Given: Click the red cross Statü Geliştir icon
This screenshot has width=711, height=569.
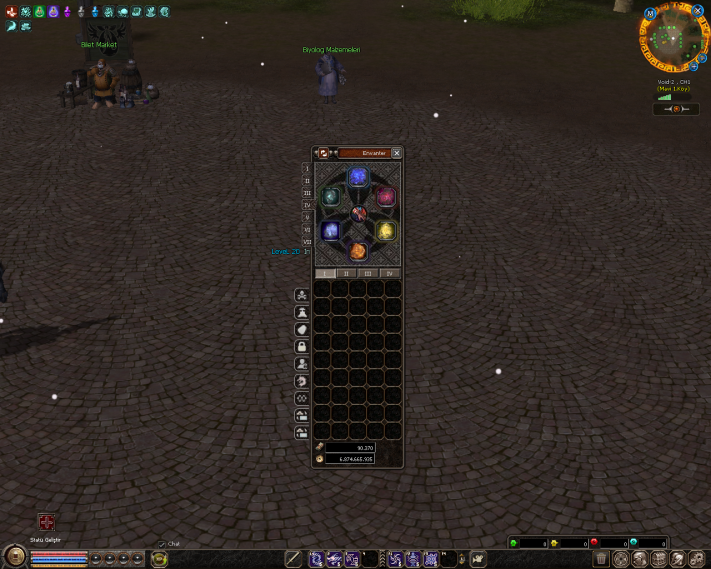Looking at the screenshot, I should coord(46,522).
